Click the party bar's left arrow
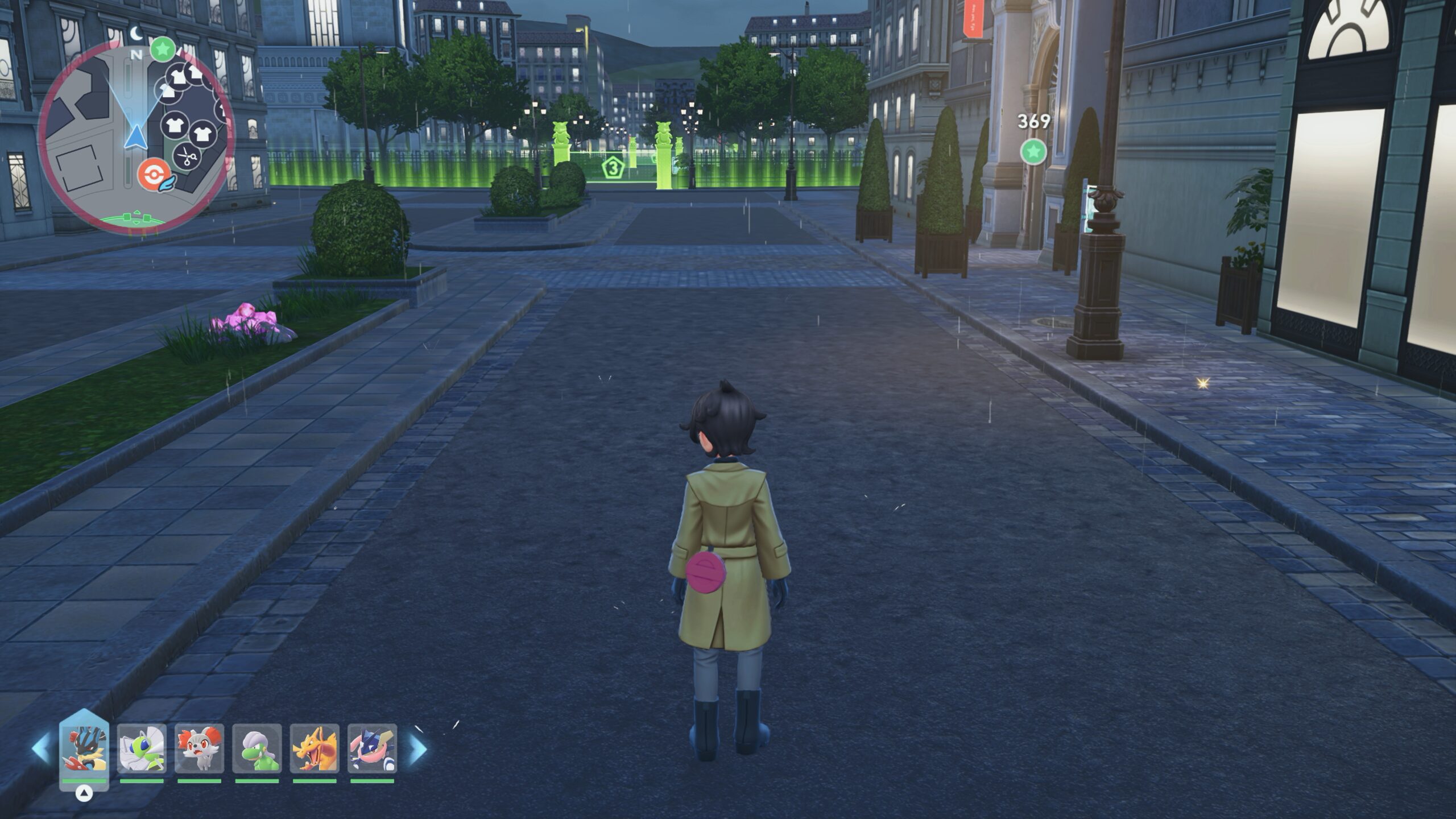1456x819 pixels. coord(40,749)
